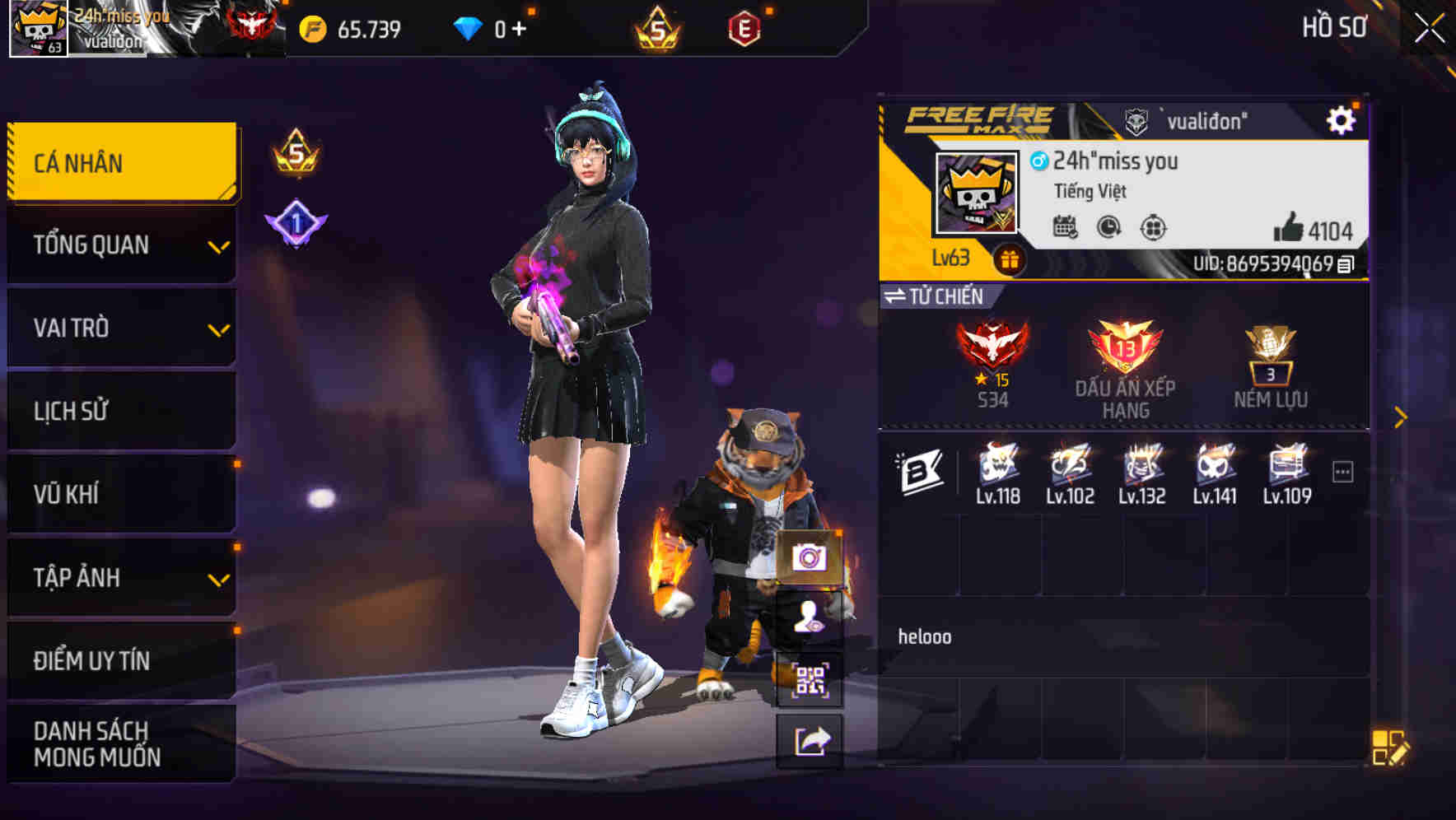Switch to the CÁ NHÂN tab
Image resolution: width=1456 pixels, height=820 pixels.
coord(122,162)
